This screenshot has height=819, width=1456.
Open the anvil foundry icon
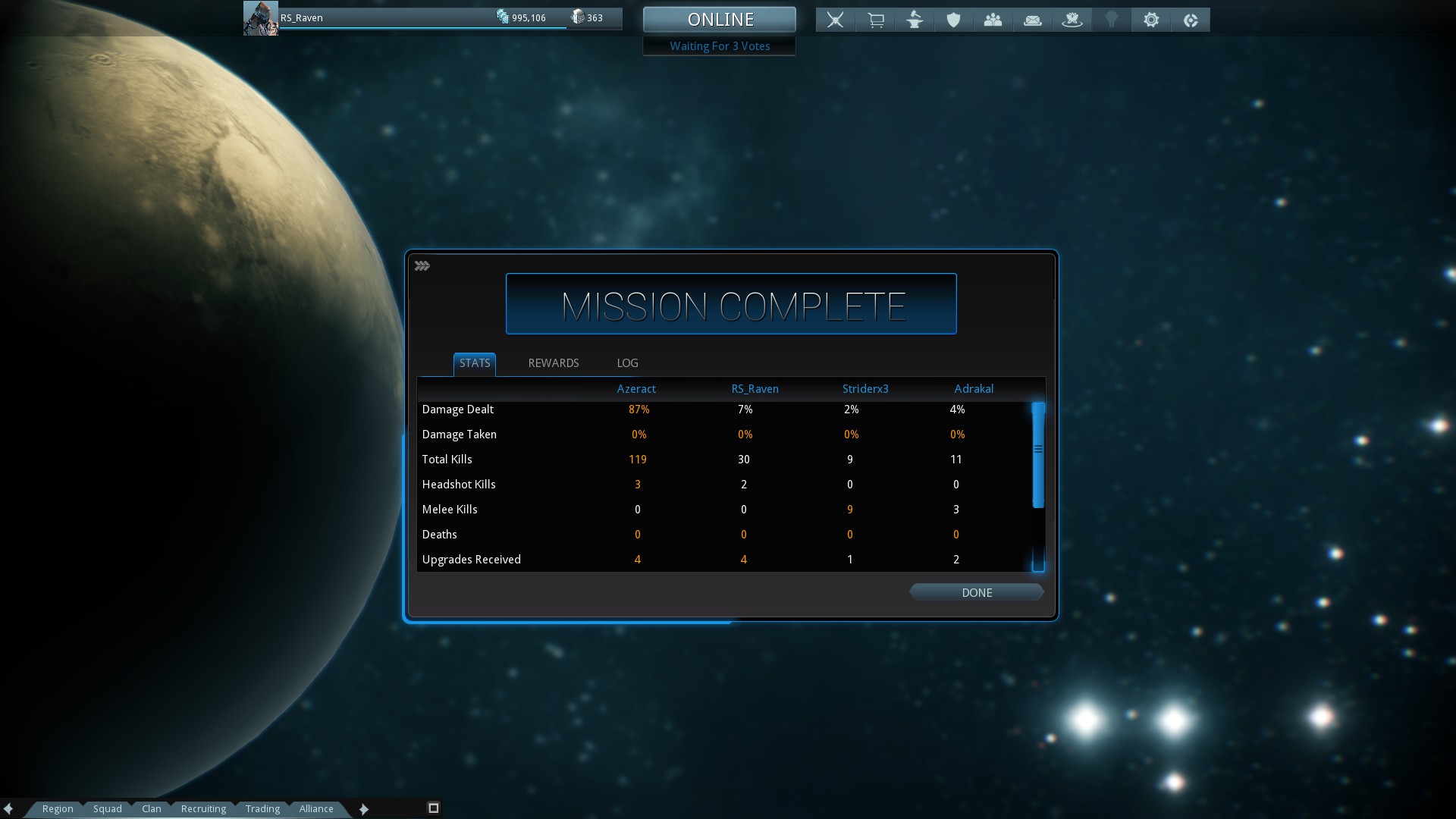point(915,20)
